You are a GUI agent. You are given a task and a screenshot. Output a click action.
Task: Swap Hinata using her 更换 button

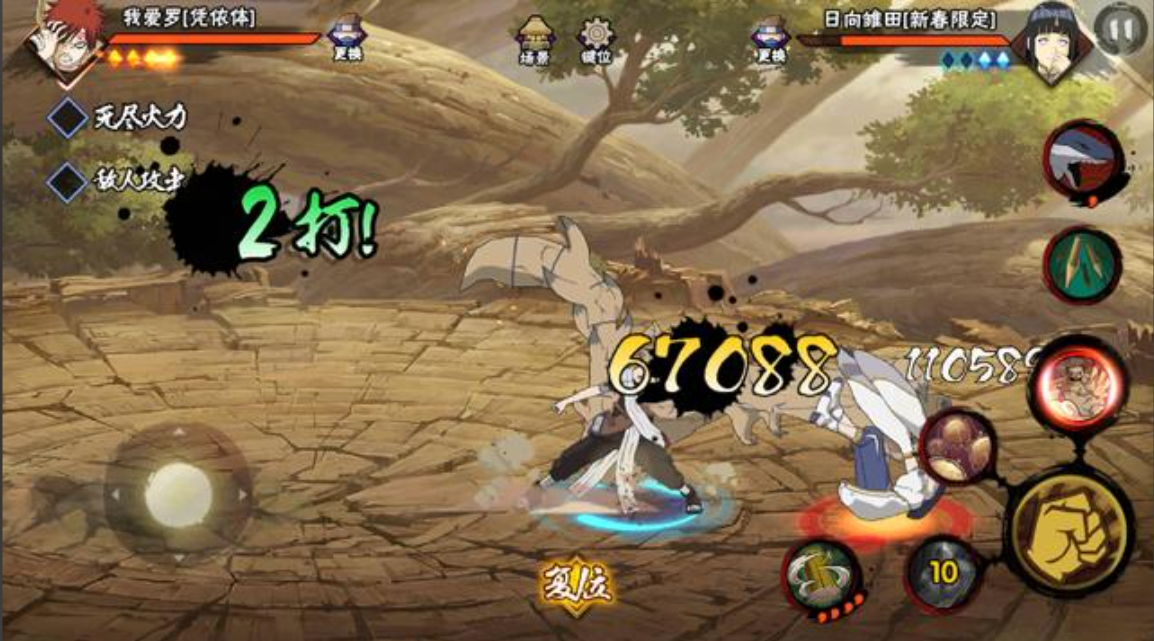point(770,38)
